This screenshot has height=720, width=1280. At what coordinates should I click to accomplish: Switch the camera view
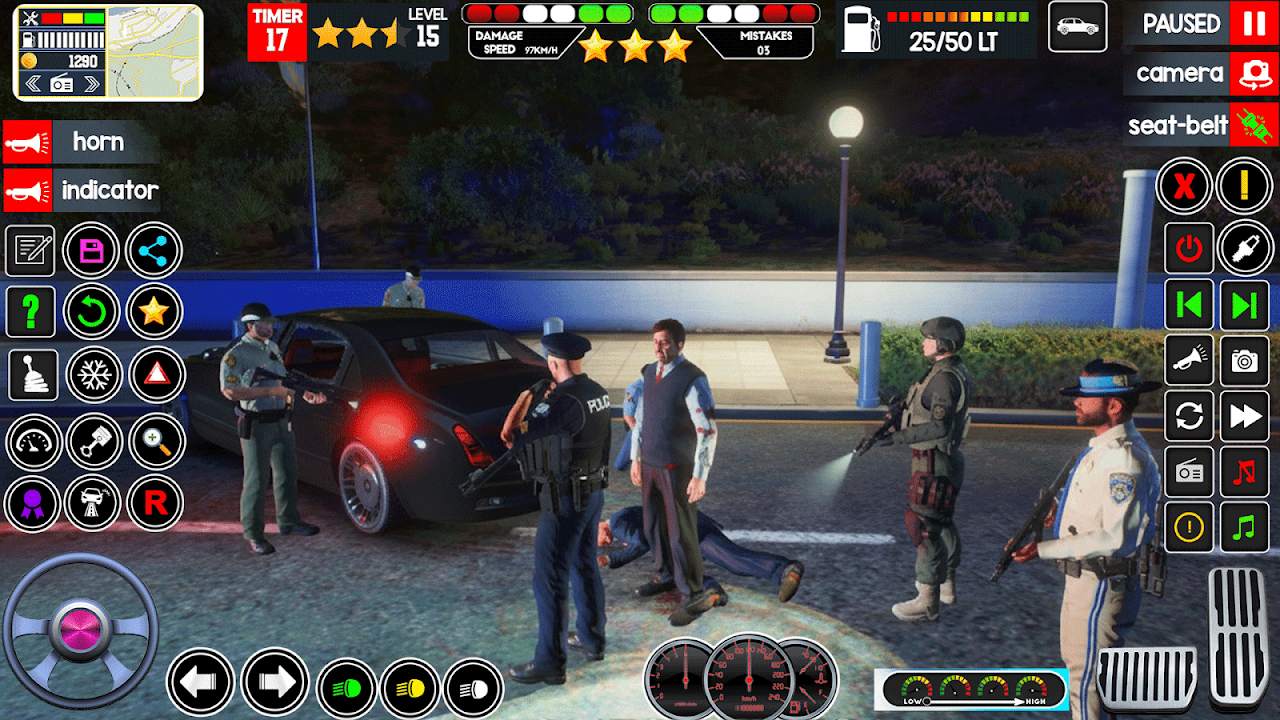[x=1254, y=73]
